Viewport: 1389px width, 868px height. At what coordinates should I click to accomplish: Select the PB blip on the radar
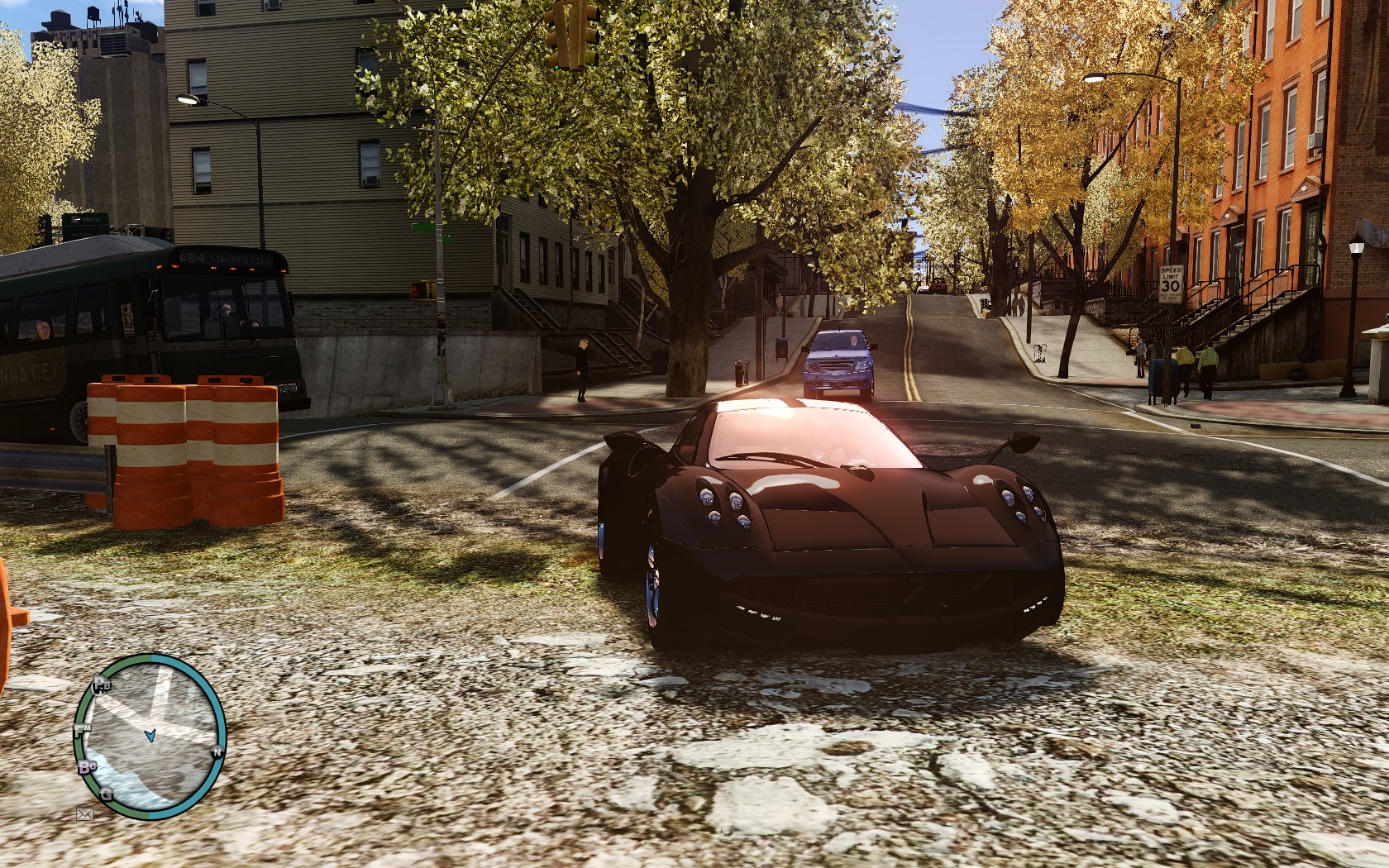(102, 684)
